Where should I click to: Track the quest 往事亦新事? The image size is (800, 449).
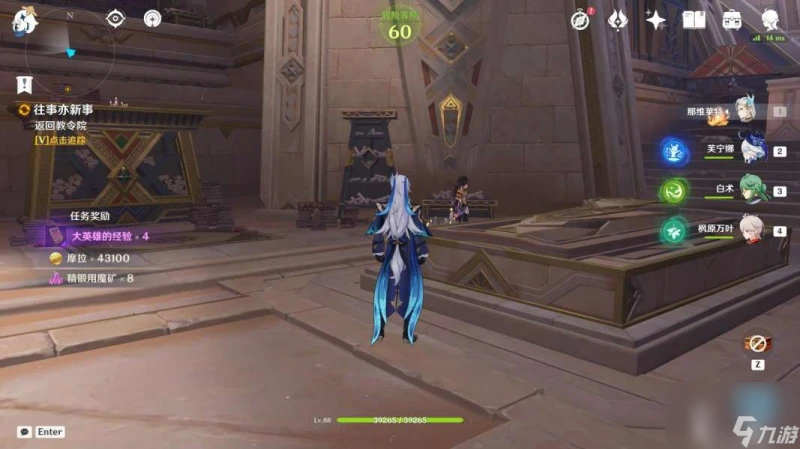tap(60, 108)
